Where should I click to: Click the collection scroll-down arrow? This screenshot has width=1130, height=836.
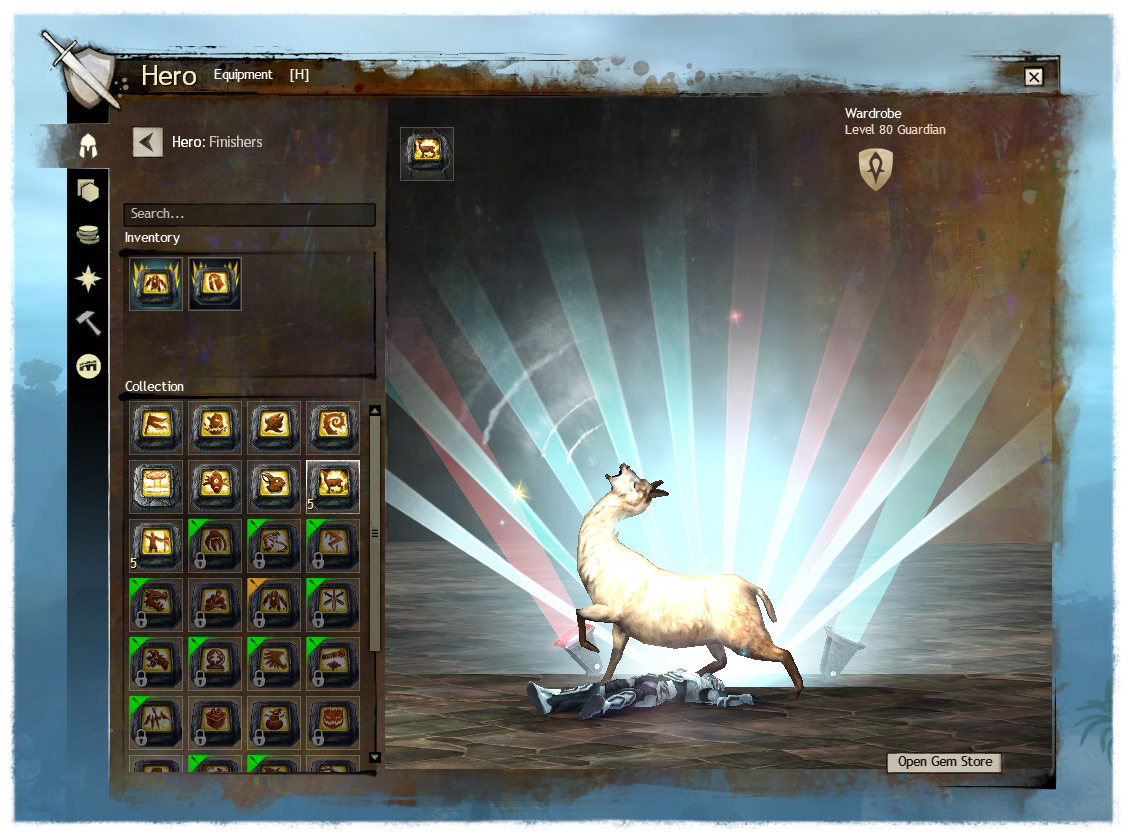(375, 757)
